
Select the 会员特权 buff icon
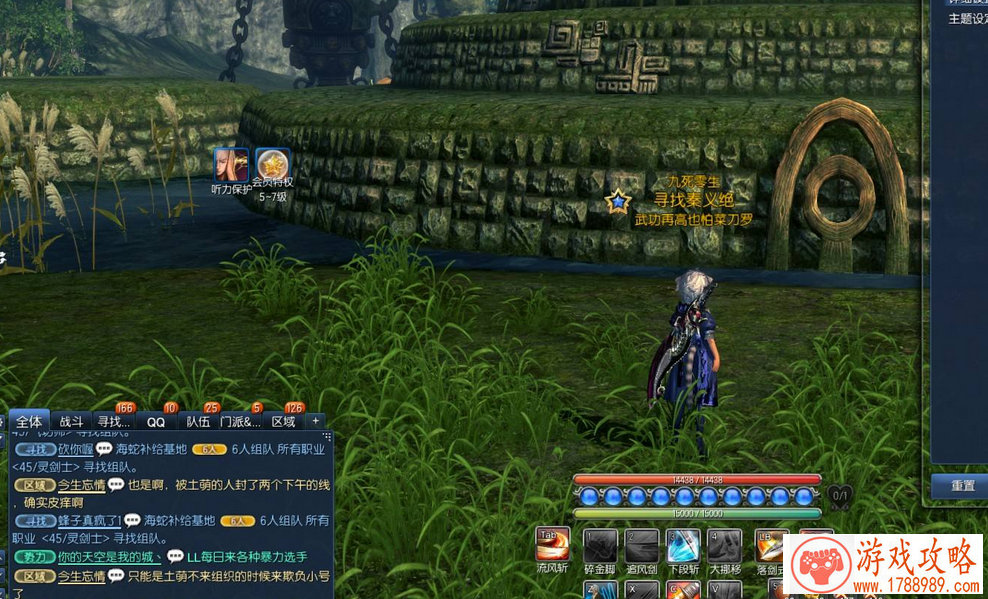[272, 165]
